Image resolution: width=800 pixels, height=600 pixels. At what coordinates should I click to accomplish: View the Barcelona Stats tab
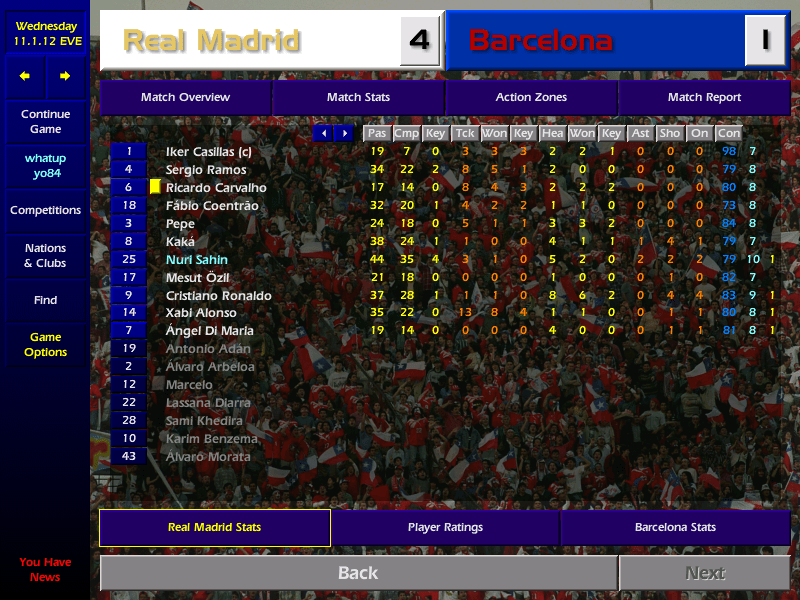tap(675, 527)
